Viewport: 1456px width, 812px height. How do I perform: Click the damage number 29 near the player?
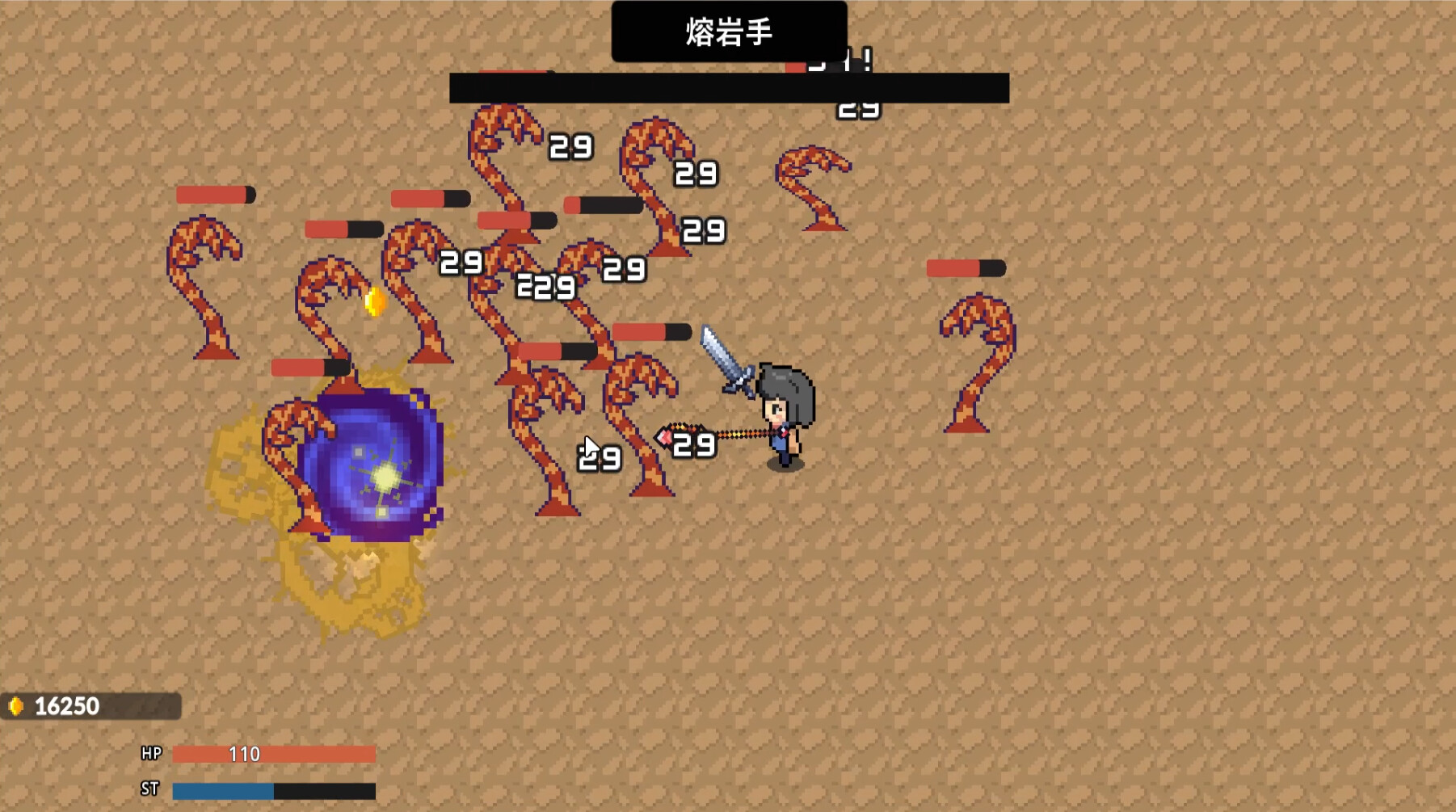695,445
